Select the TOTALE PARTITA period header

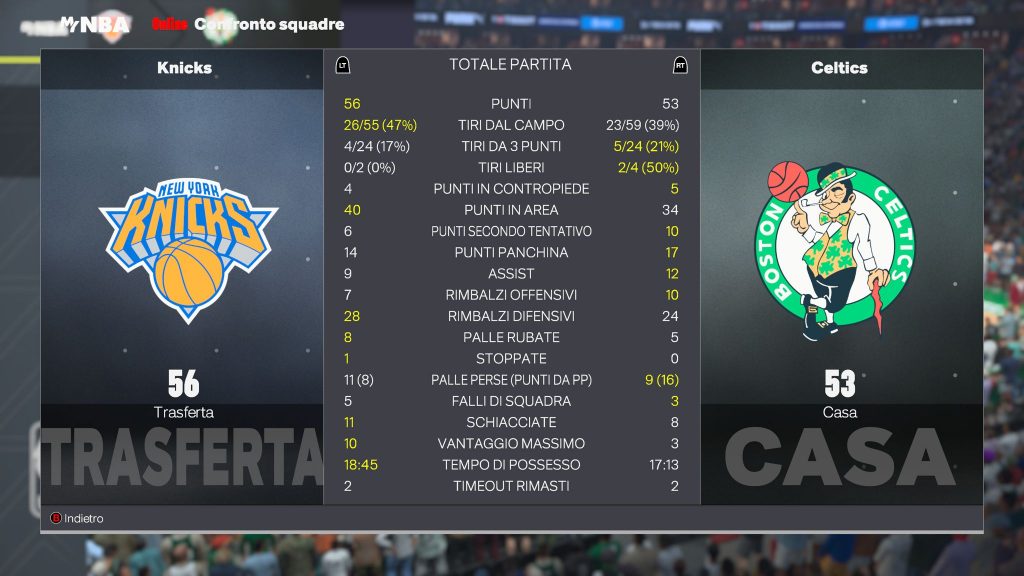click(510, 65)
